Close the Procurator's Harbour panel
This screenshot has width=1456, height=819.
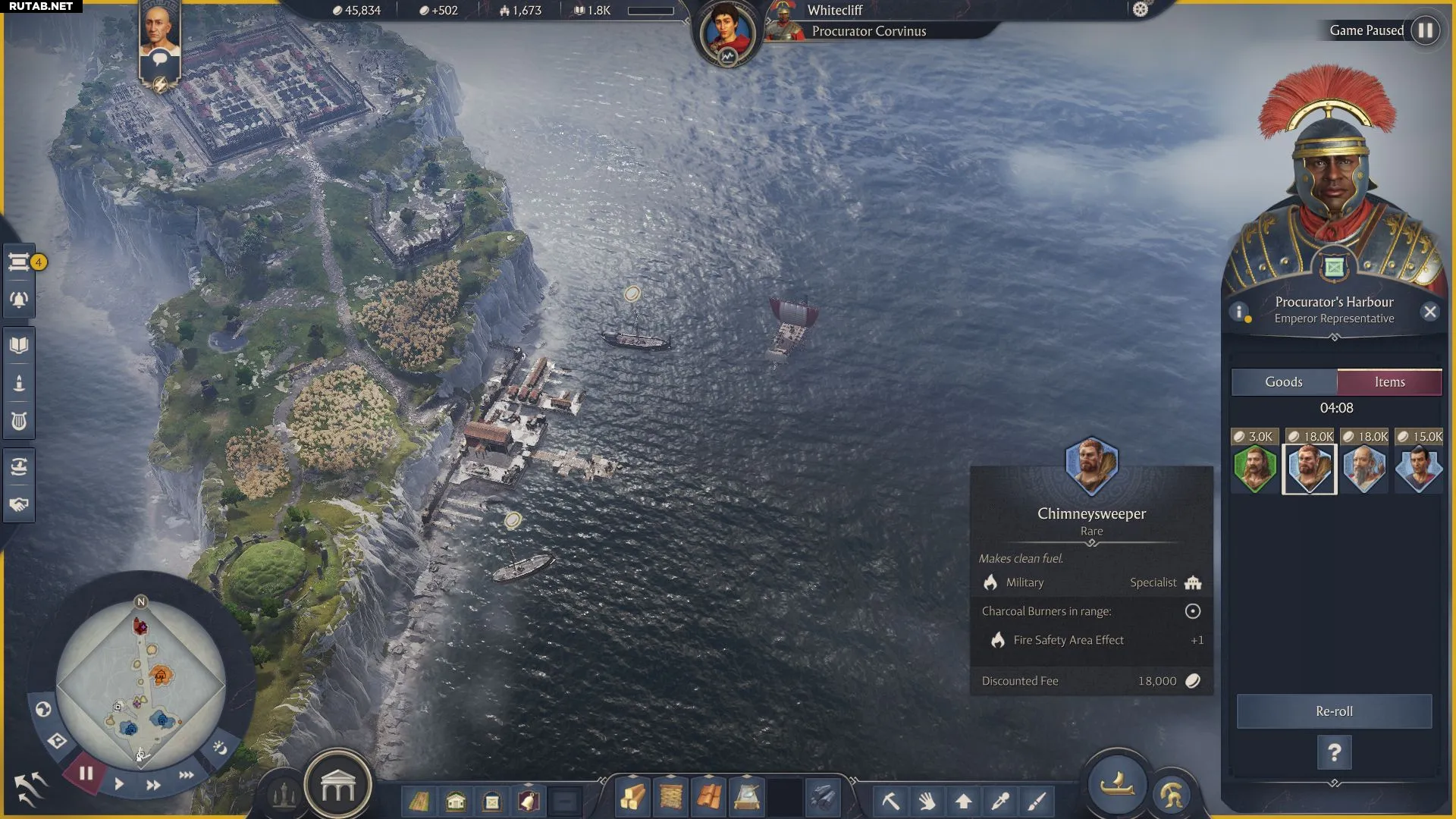pos(1430,312)
